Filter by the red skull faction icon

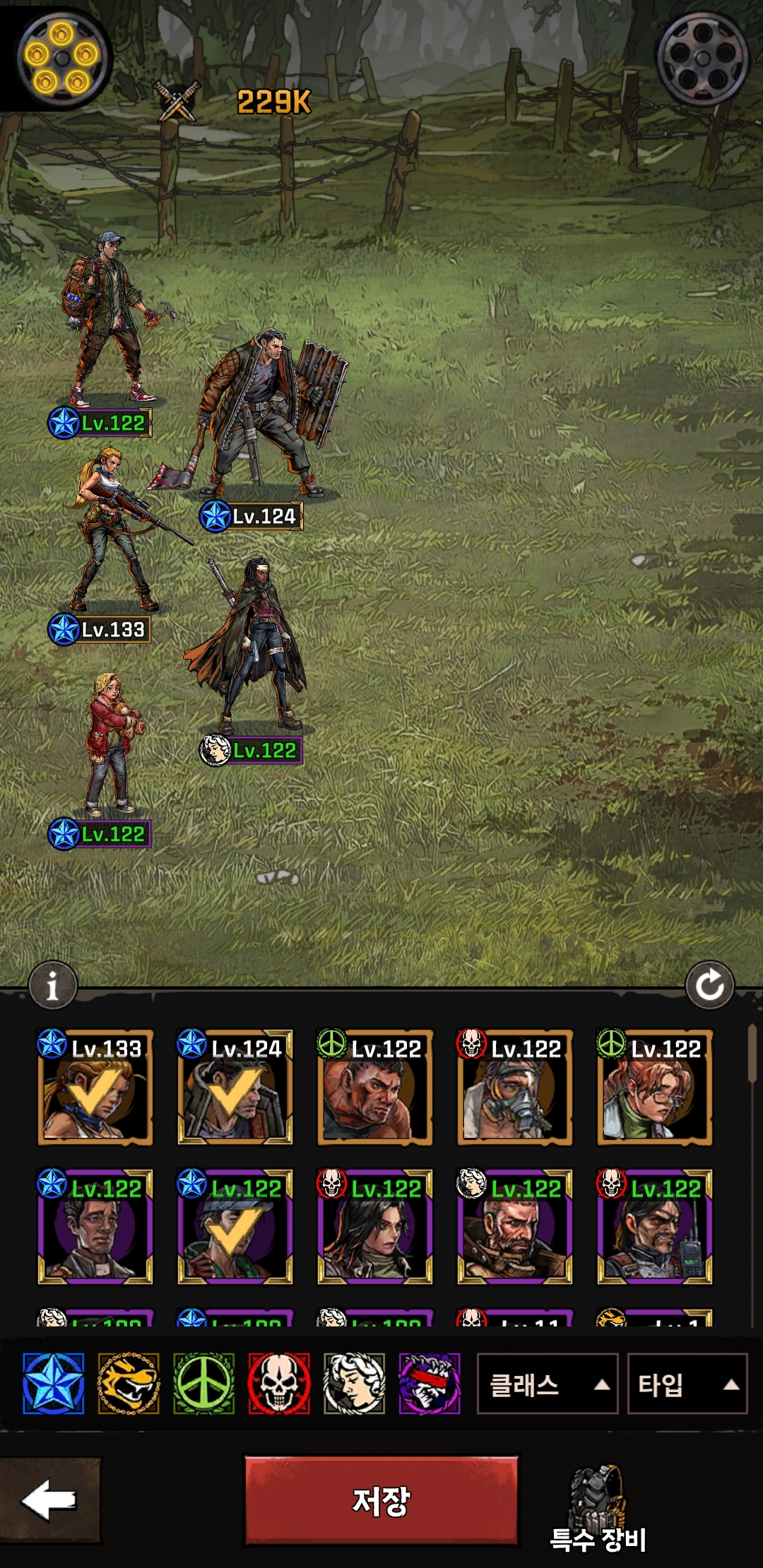click(279, 1384)
